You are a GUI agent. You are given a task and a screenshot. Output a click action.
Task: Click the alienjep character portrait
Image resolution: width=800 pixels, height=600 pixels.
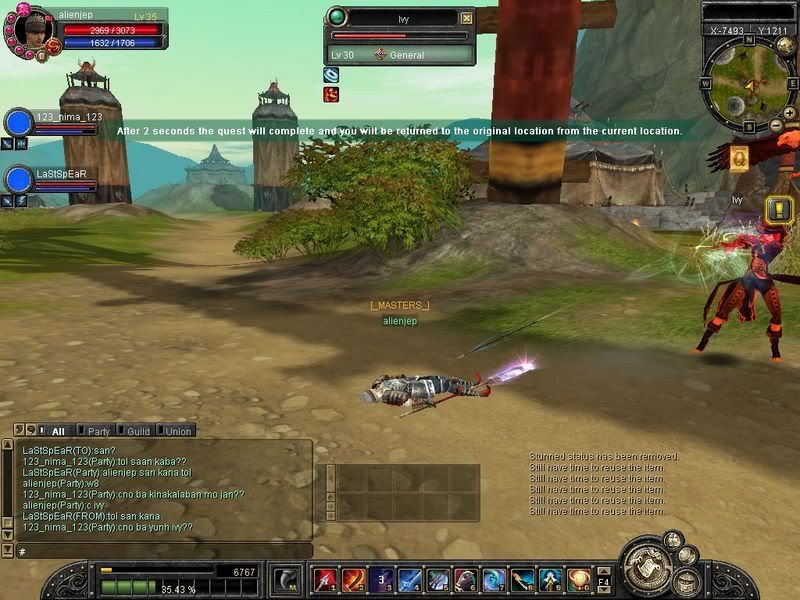(31, 30)
